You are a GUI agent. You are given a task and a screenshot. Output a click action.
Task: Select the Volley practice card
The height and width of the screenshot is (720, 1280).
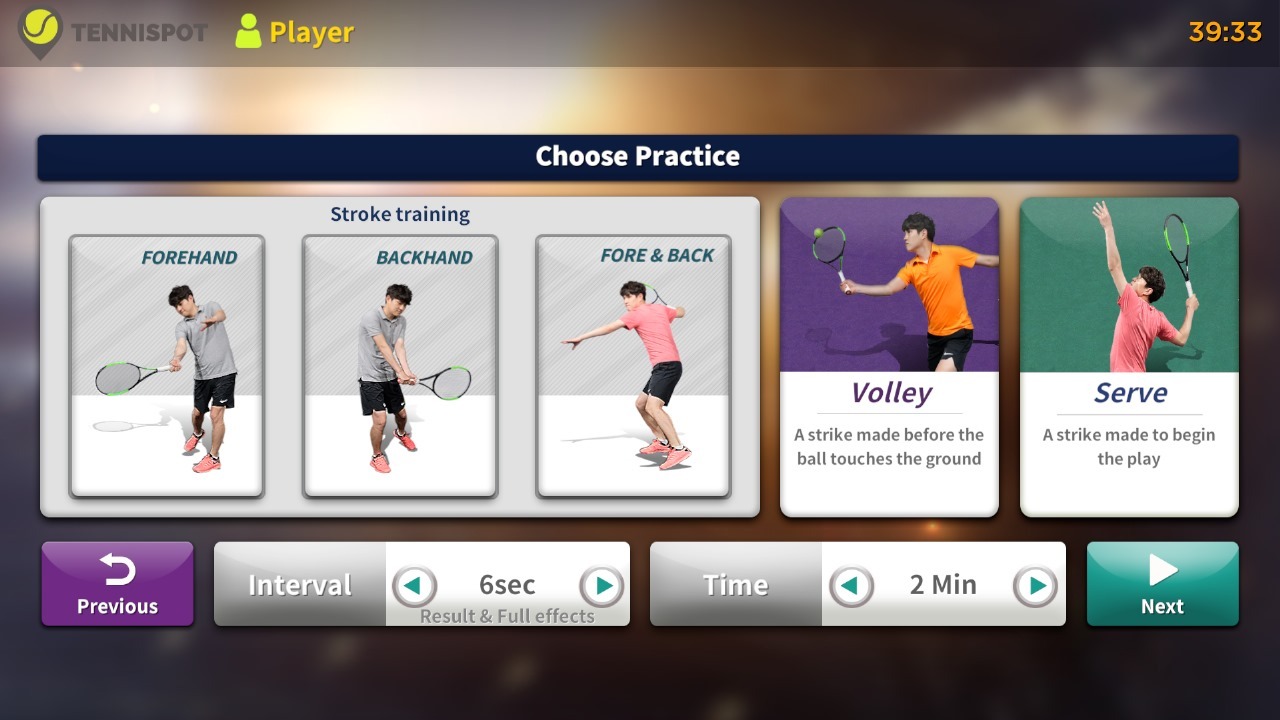[889, 357]
